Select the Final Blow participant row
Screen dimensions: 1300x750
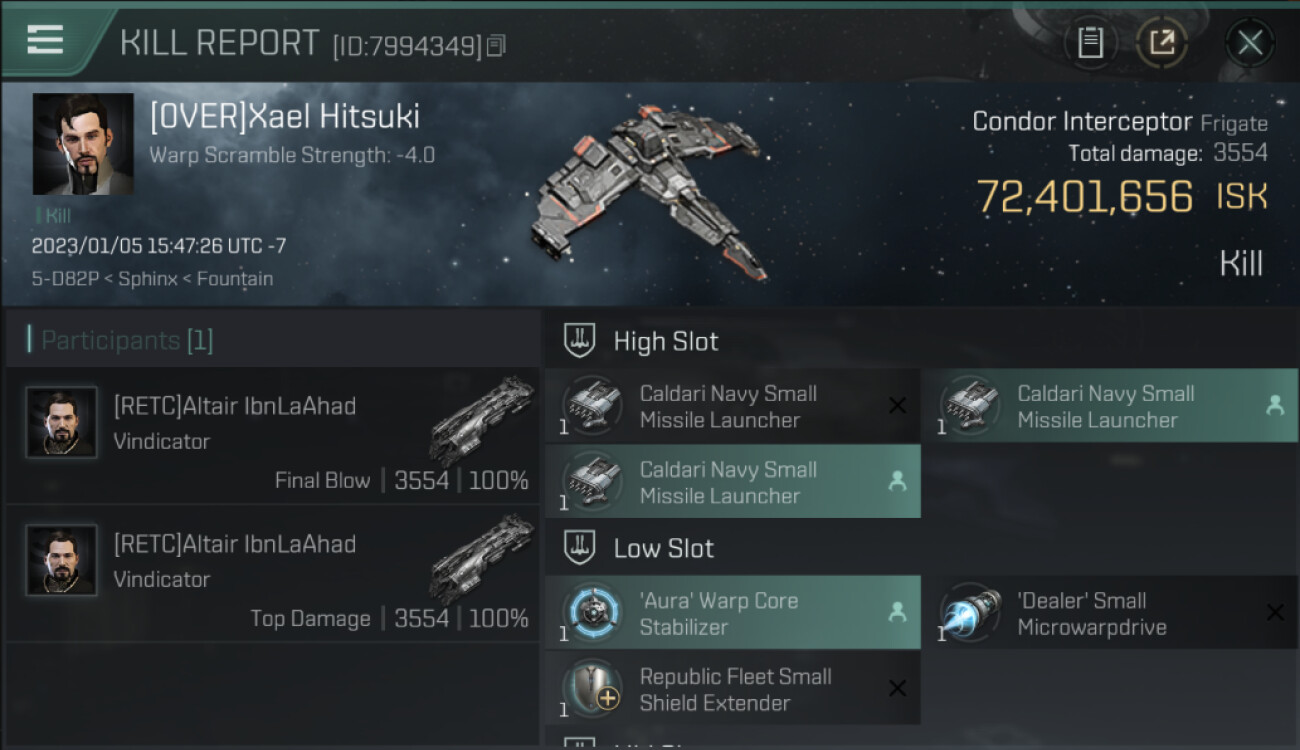(x=272, y=436)
